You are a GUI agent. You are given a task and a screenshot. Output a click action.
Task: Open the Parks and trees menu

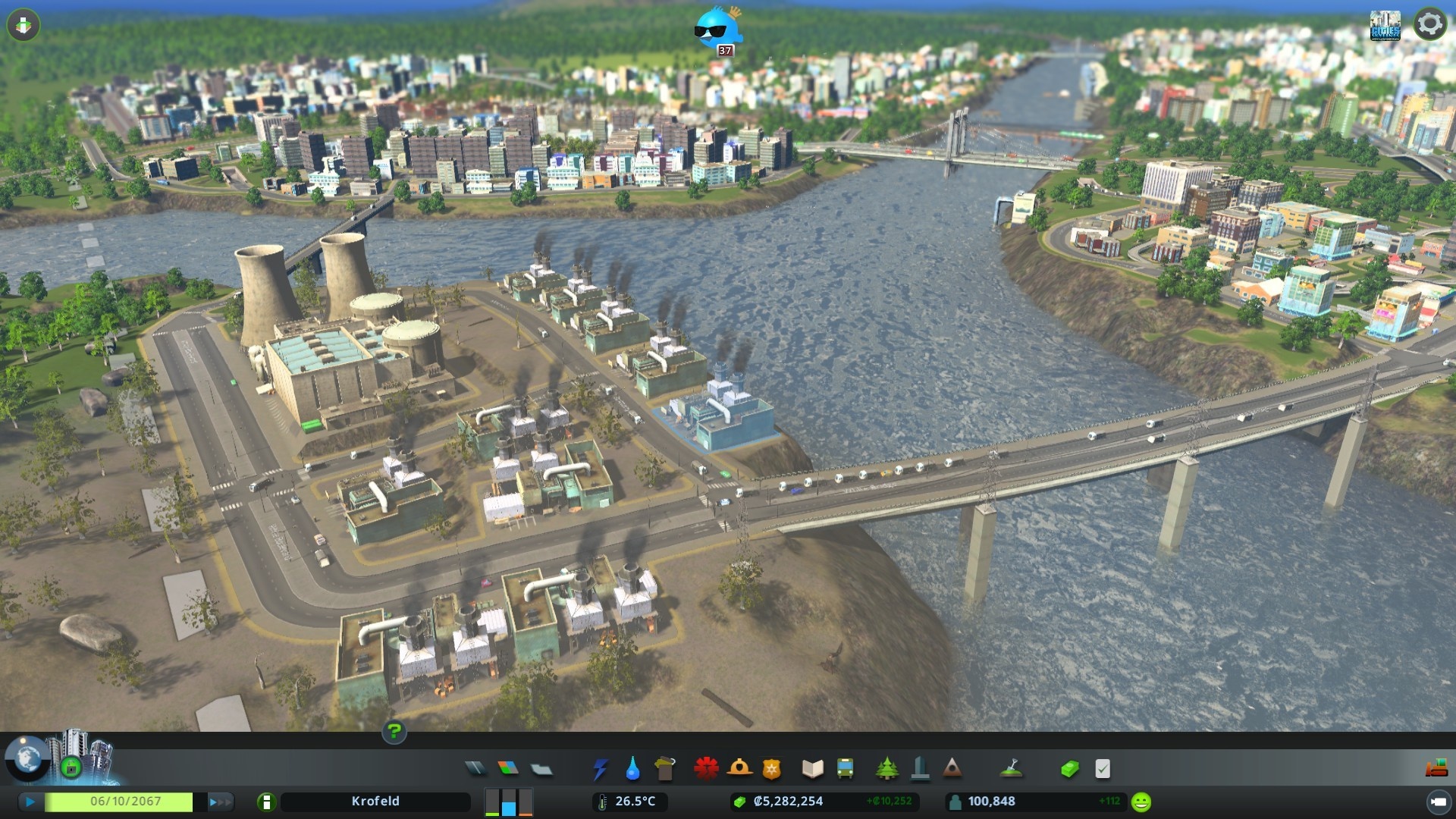886,769
